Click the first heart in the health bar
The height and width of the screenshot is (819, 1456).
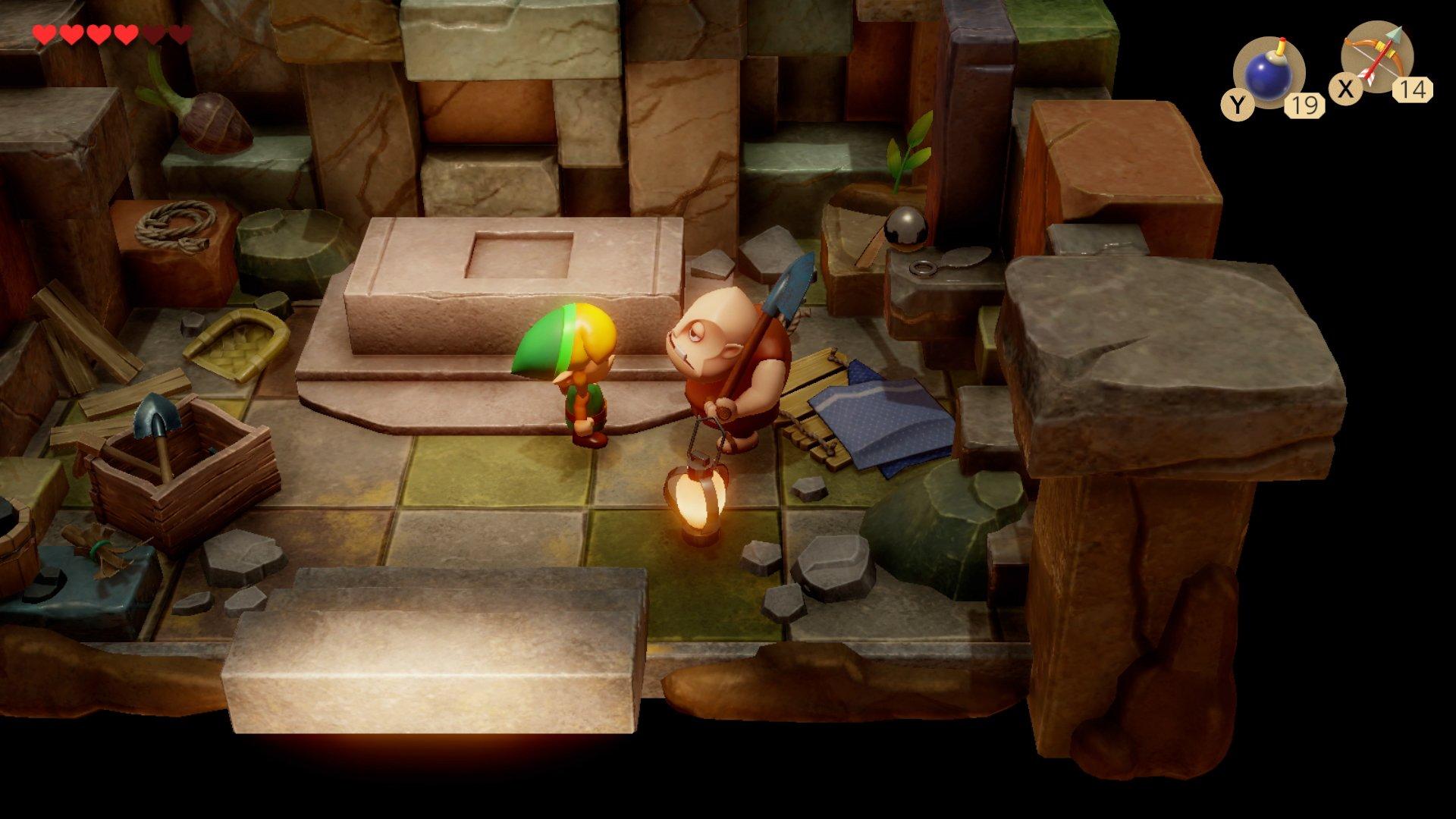click(45, 34)
